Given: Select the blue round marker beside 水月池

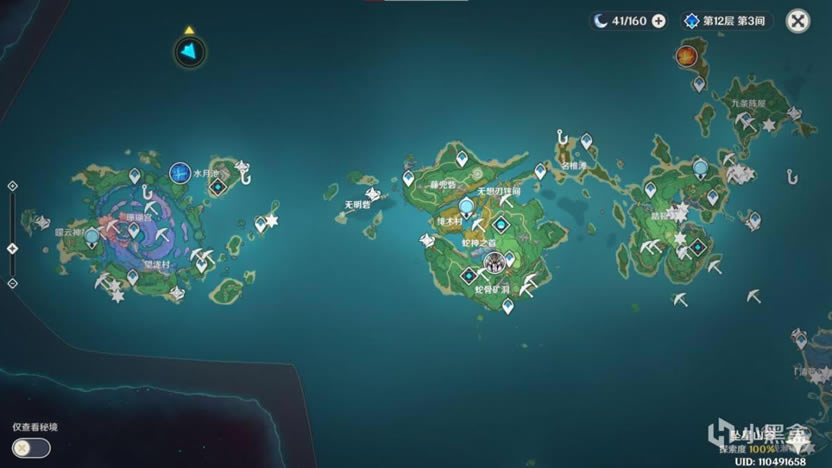Looking at the screenshot, I should 180,173.
